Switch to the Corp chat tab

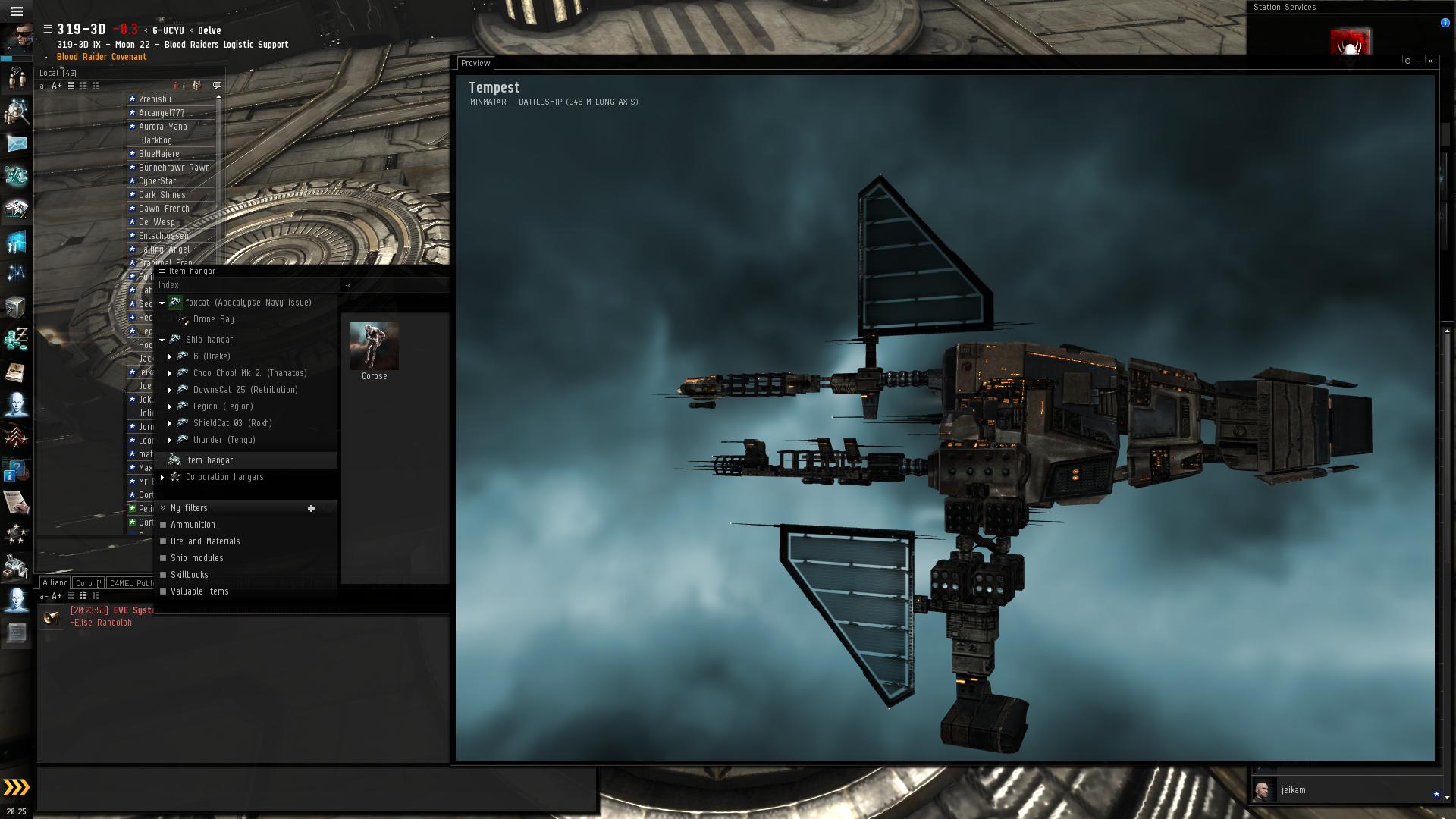(88, 583)
